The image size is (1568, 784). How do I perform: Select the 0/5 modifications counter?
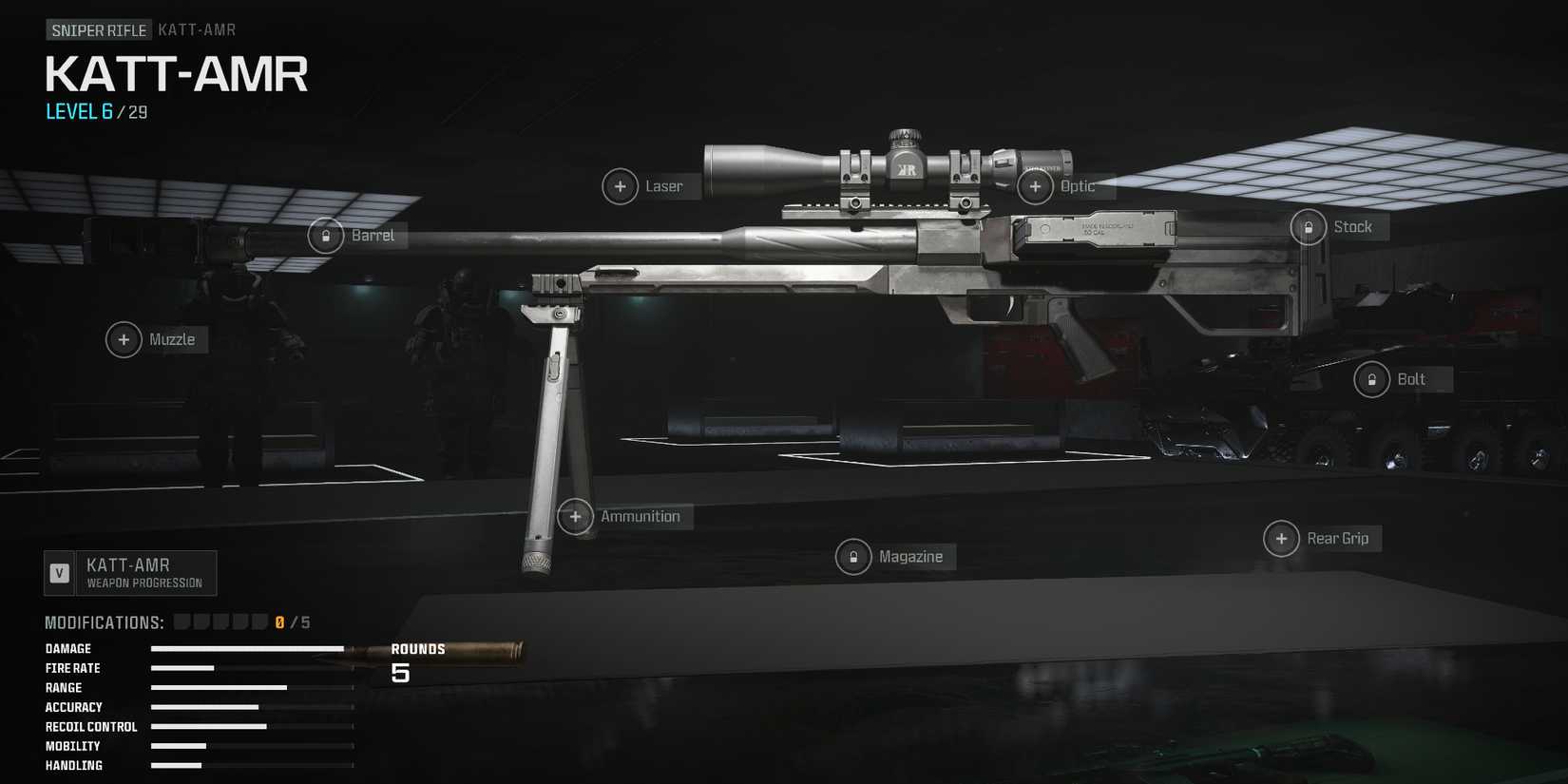[x=288, y=621]
